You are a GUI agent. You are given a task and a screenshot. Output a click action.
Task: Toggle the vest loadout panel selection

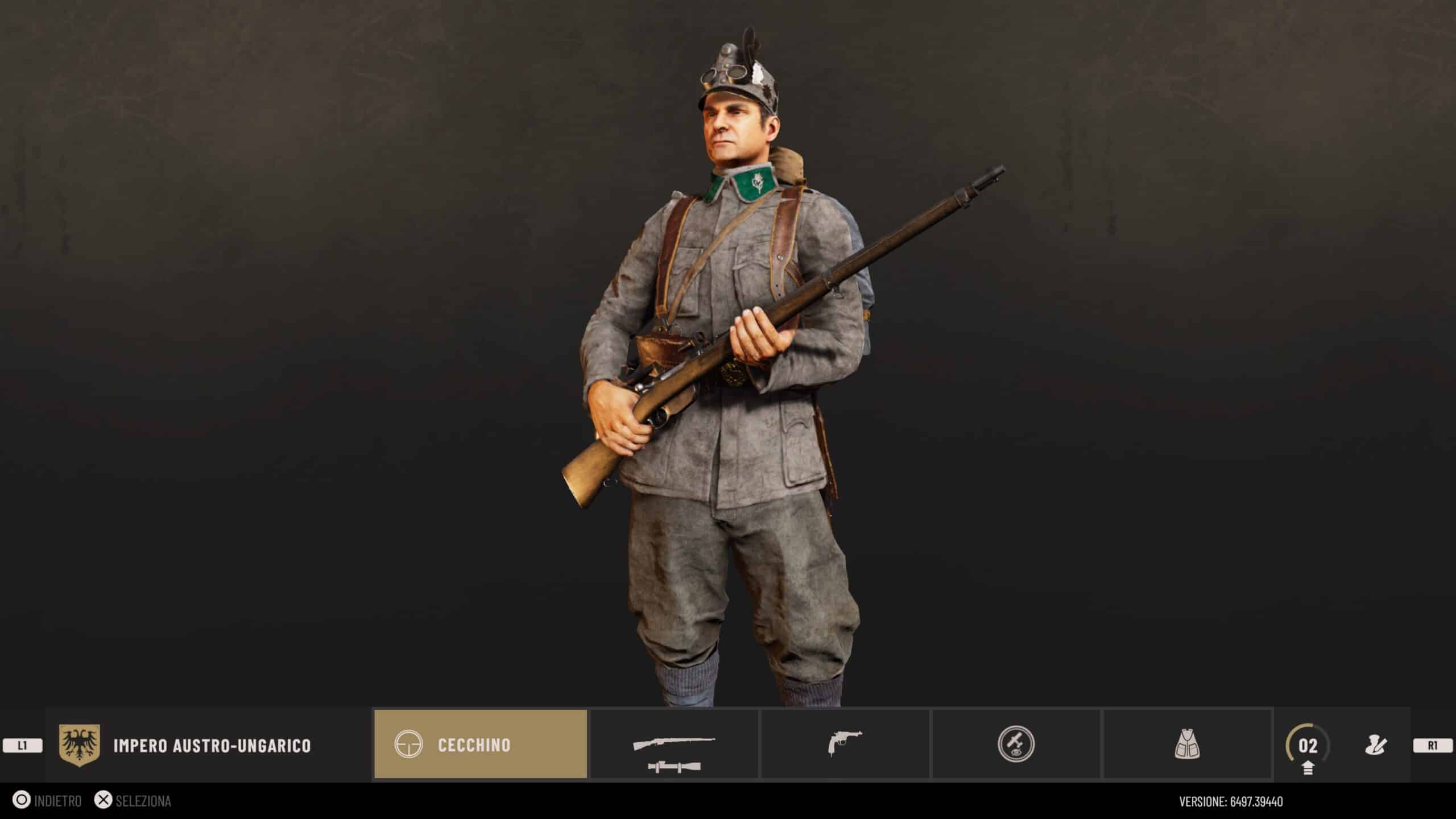tap(1189, 745)
